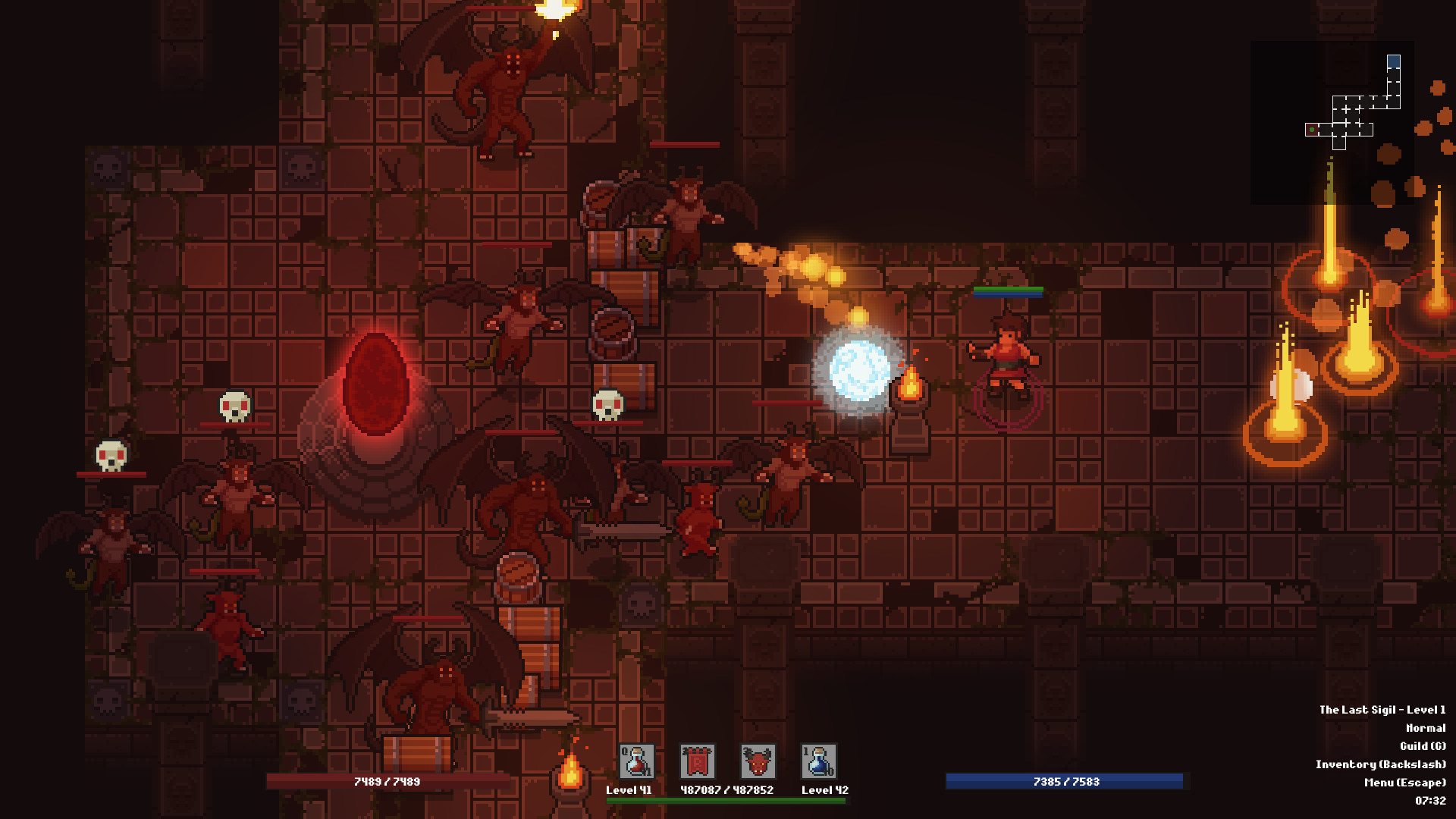
Task: Open the game Menu
Action: (1404, 783)
